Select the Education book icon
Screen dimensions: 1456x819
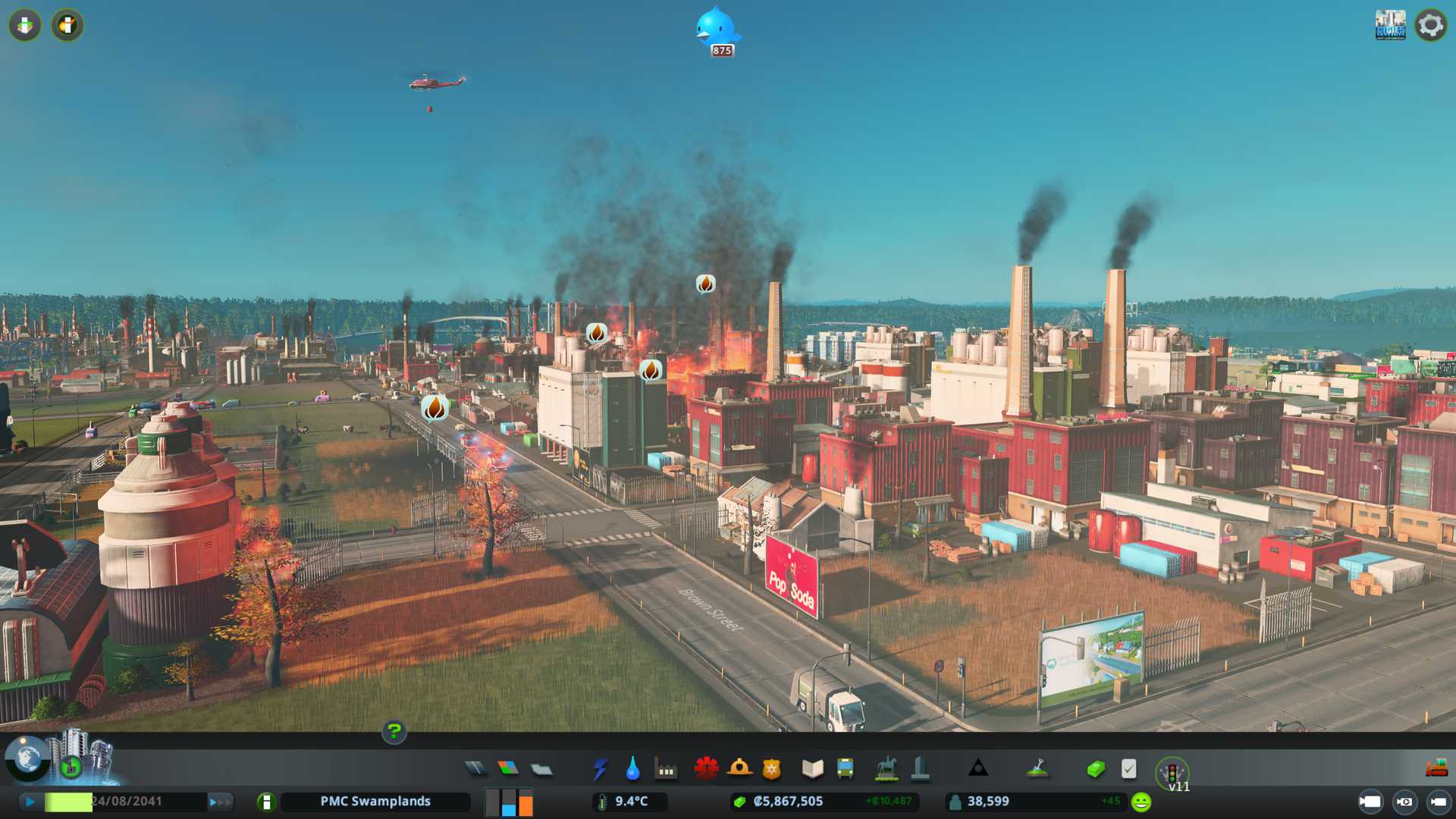(812, 769)
